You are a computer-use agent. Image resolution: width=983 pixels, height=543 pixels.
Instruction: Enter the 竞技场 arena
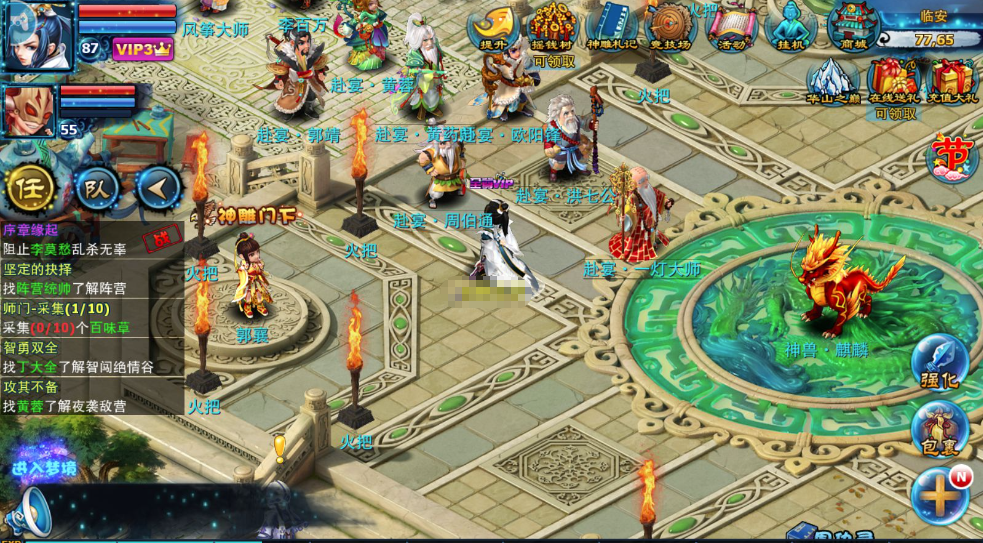coord(670,27)
